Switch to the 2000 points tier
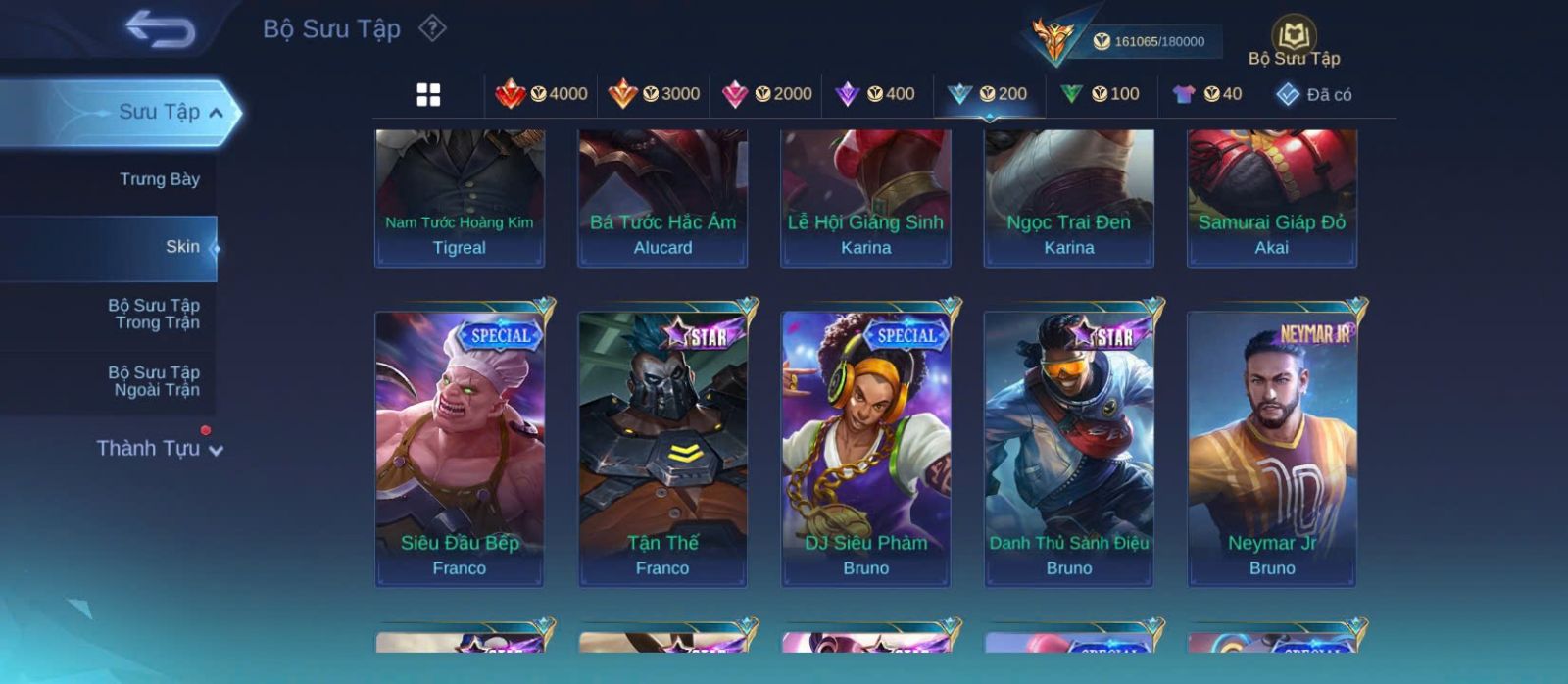The image size is (1568, 684). (766, 94)
